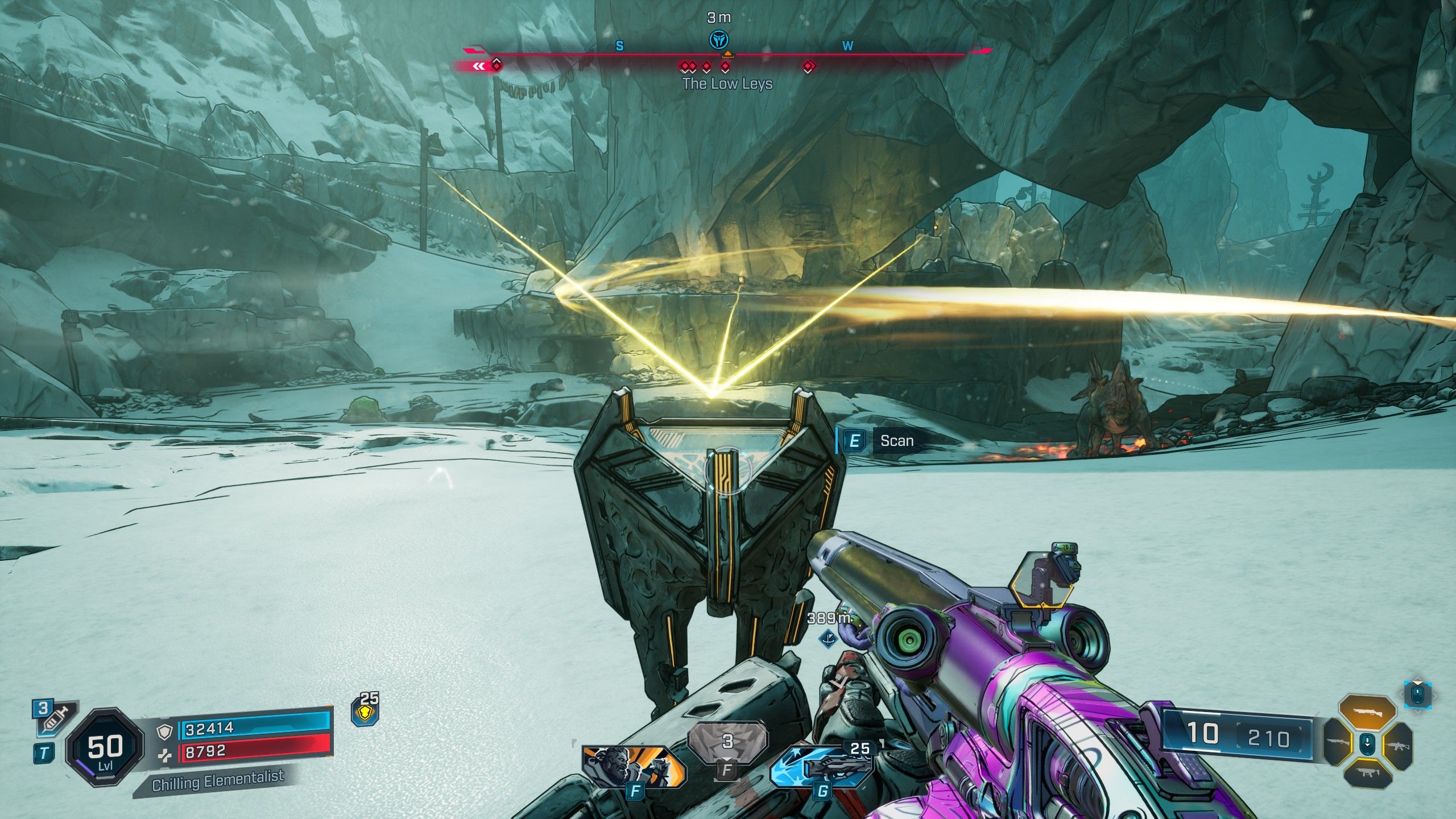Screen dimensions: 1456x819
Task: Use the blue ordnance gun icon showing 25
Action: point(822,767)
